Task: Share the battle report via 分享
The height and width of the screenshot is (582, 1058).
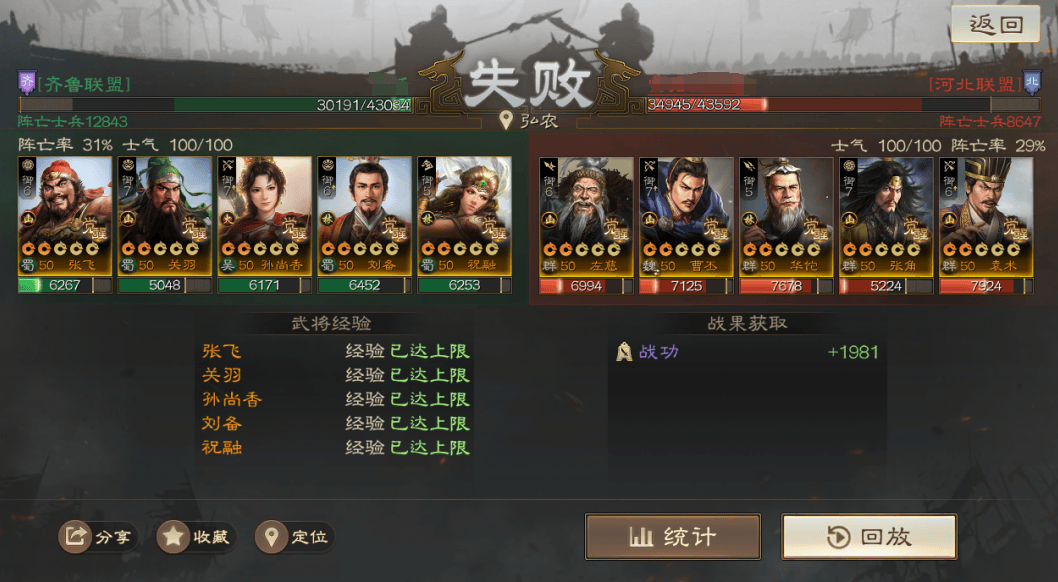Action: (x=98, y=537)
